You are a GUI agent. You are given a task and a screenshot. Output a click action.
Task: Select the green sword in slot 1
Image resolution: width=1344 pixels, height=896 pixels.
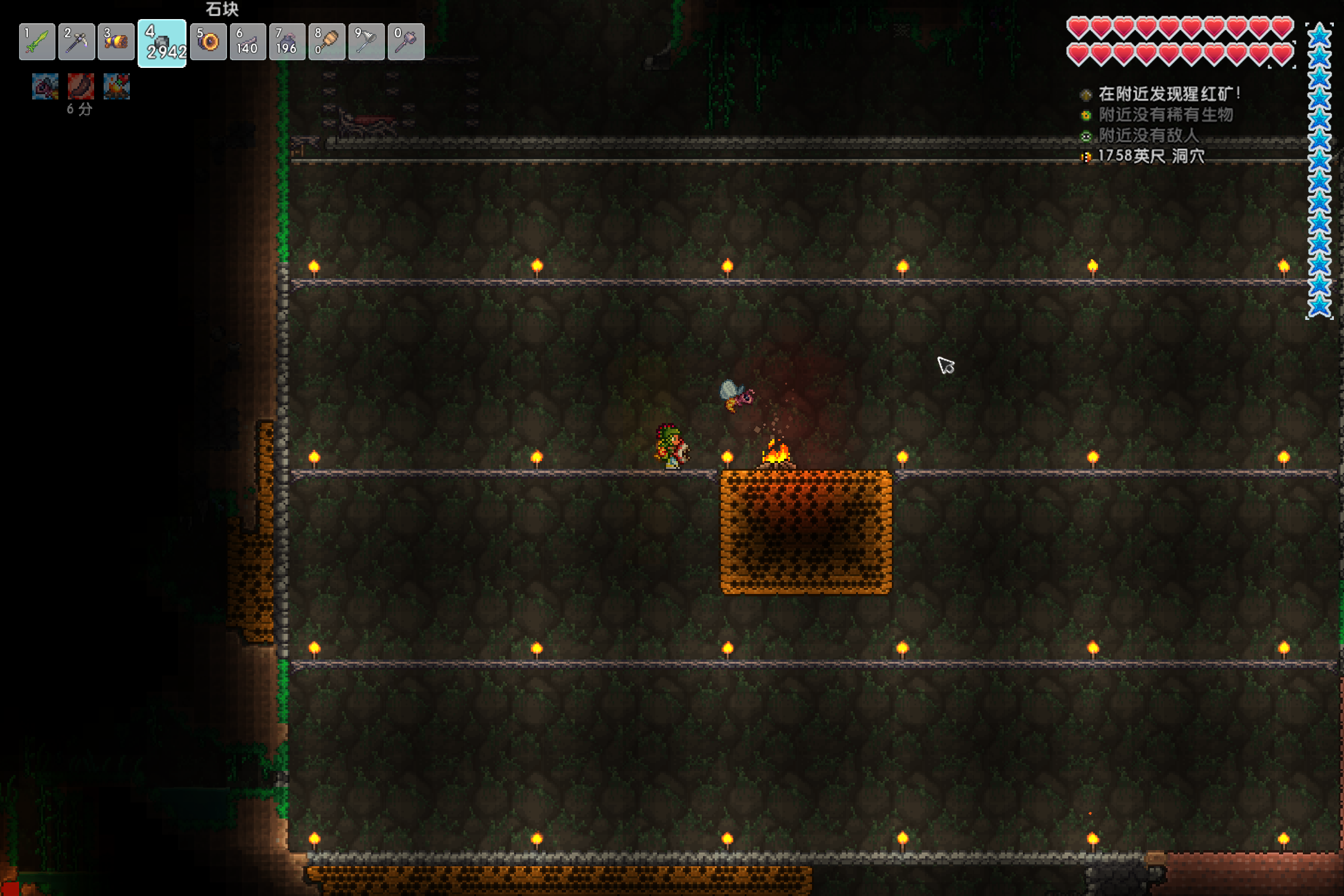pos(37,42)
